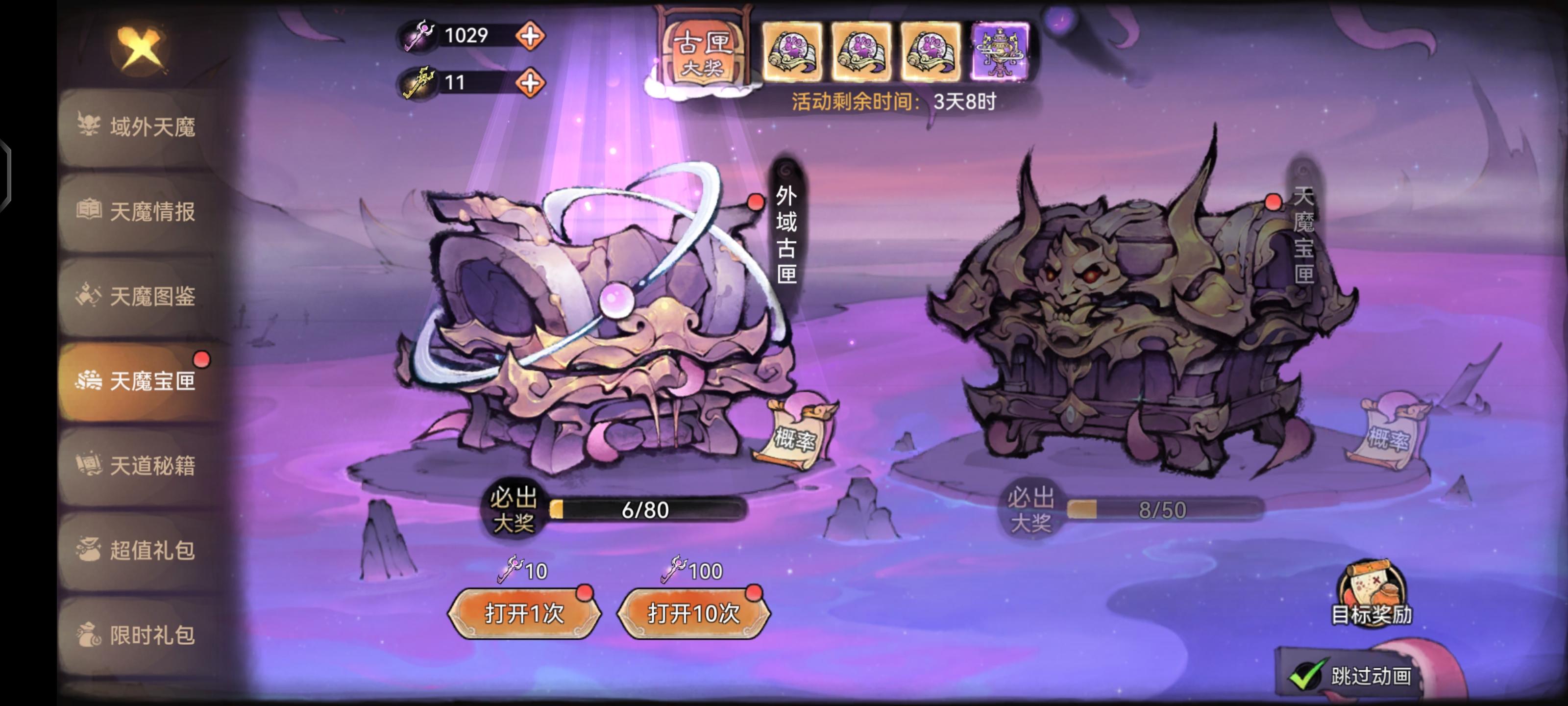
Task: Close the screen with the X button
Action: coord(139,48)
